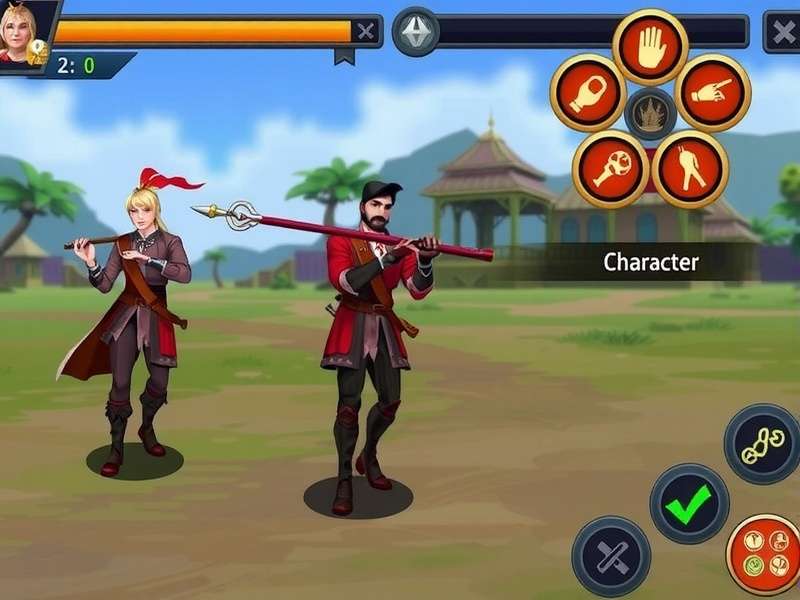
Task: Click the X at the orange bar's end
Action: click(366, 31)
